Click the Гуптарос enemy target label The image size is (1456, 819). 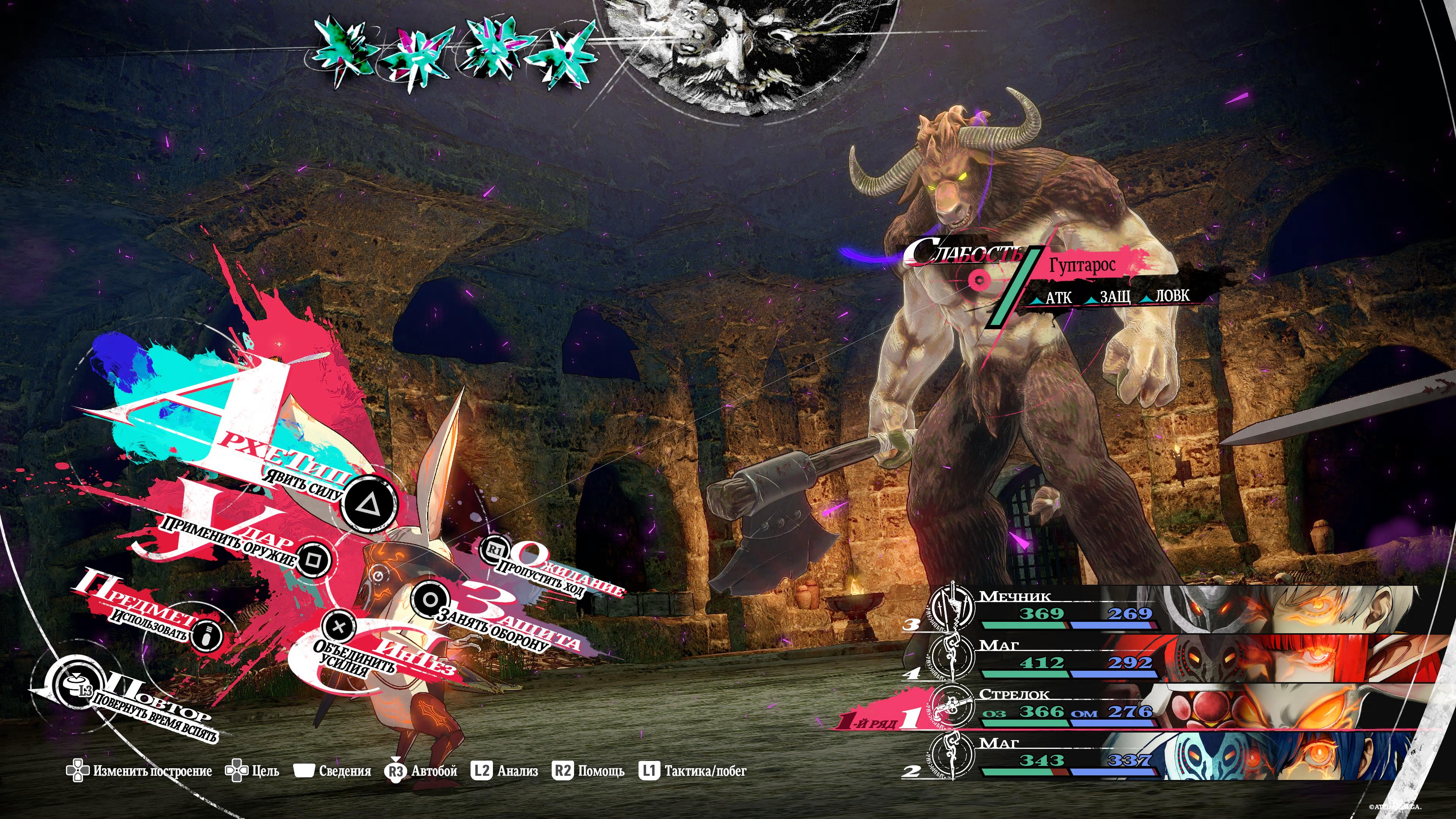[1082, 265]
